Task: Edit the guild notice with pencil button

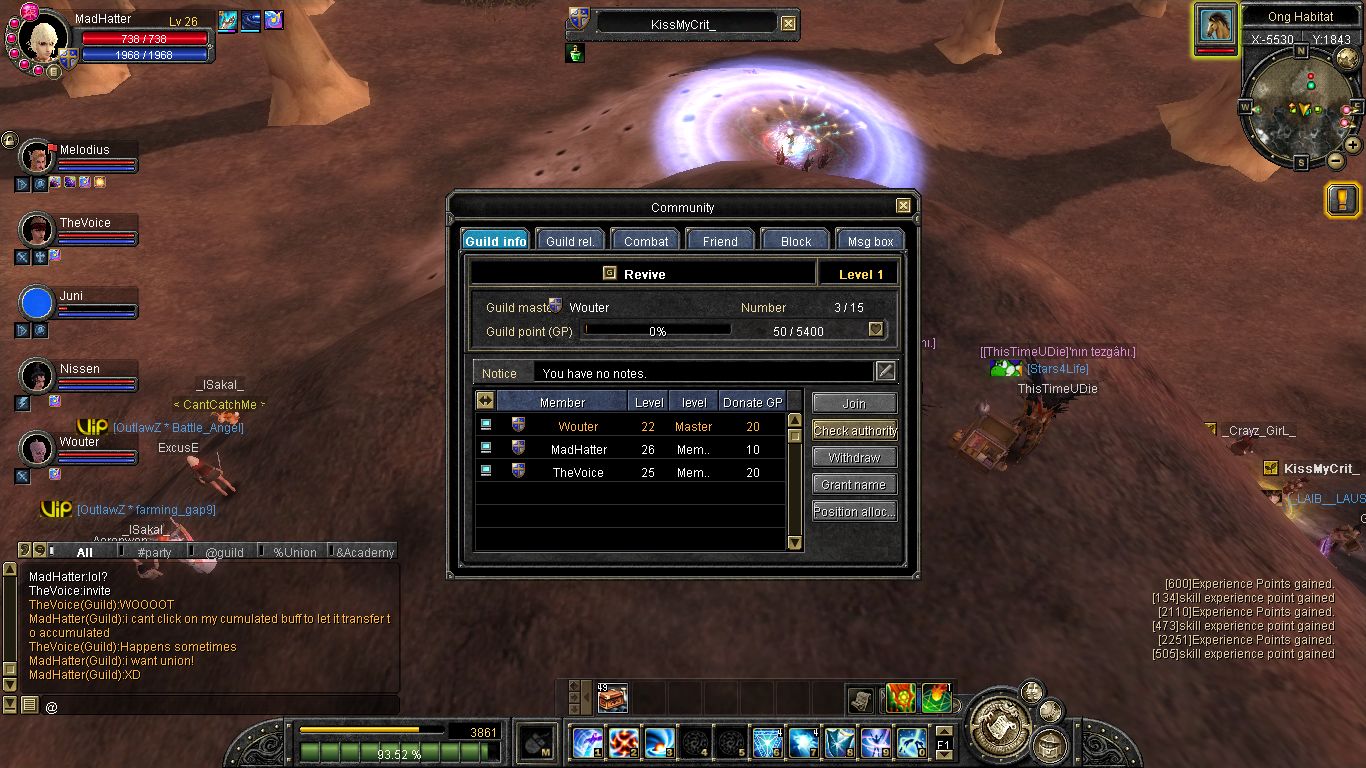Action: pos(885,372)
